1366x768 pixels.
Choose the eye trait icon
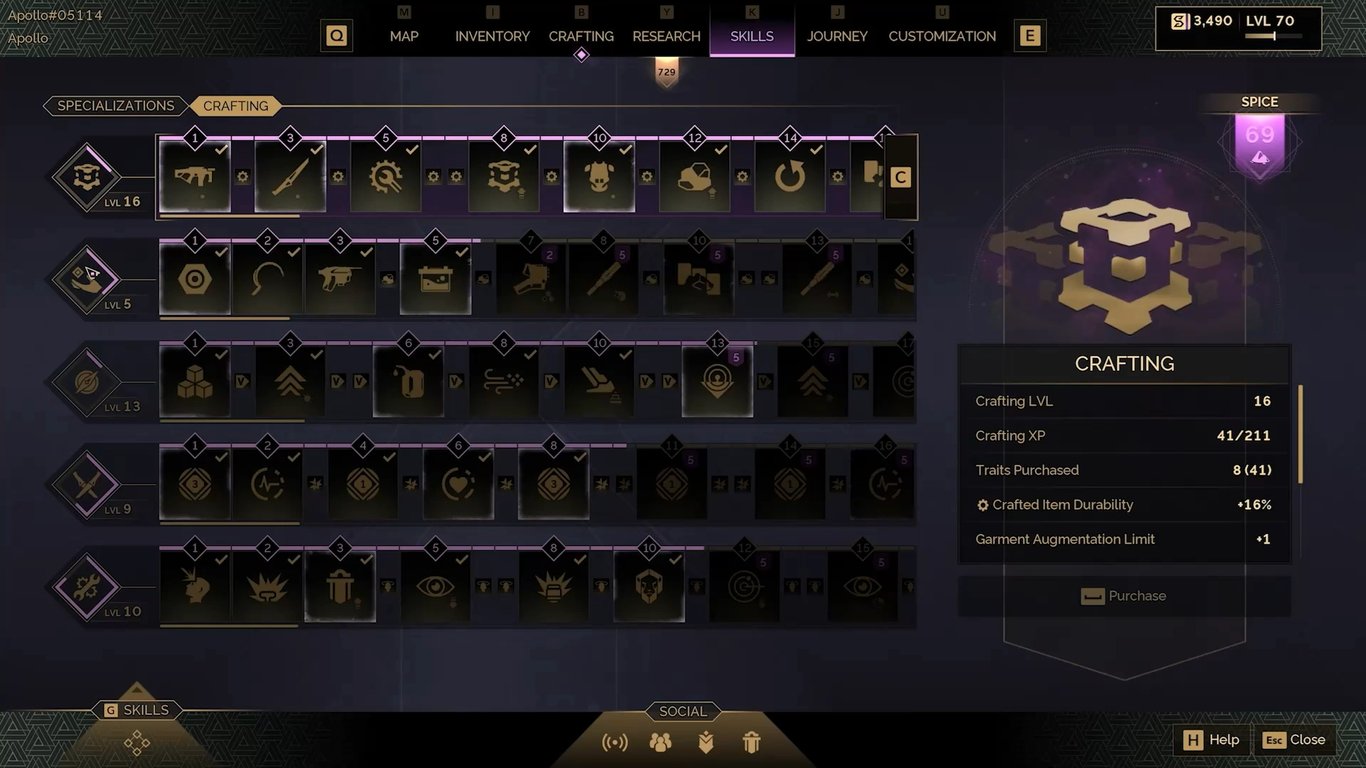[435, 585]
